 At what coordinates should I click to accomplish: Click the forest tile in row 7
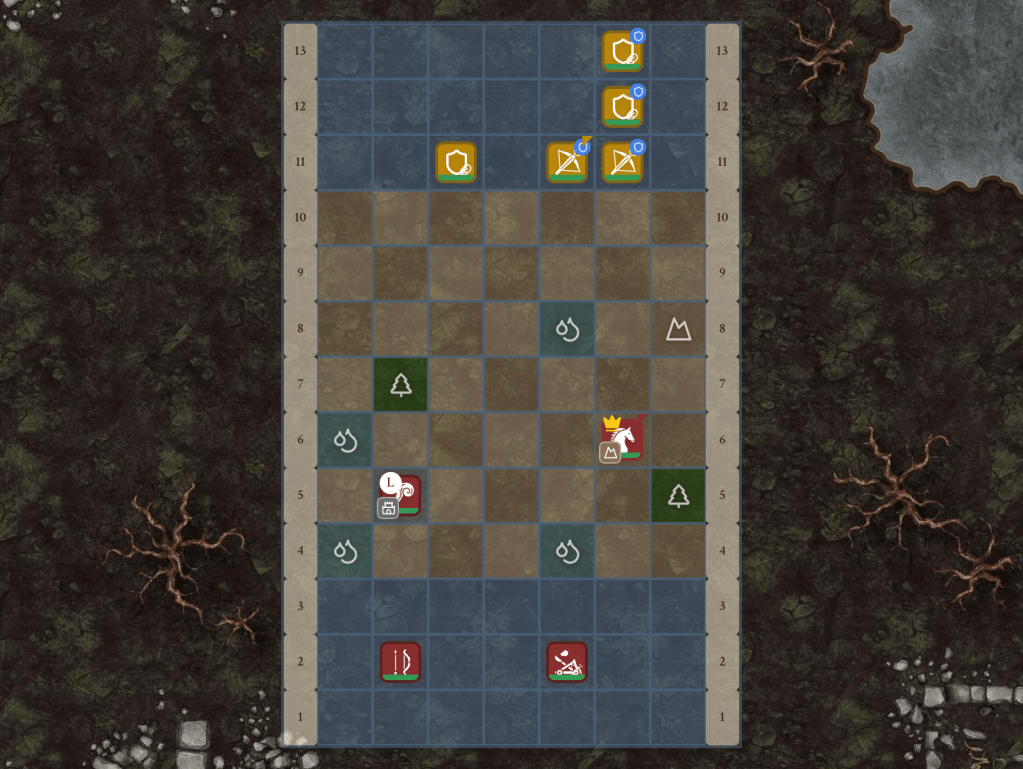tap(400, 384)
